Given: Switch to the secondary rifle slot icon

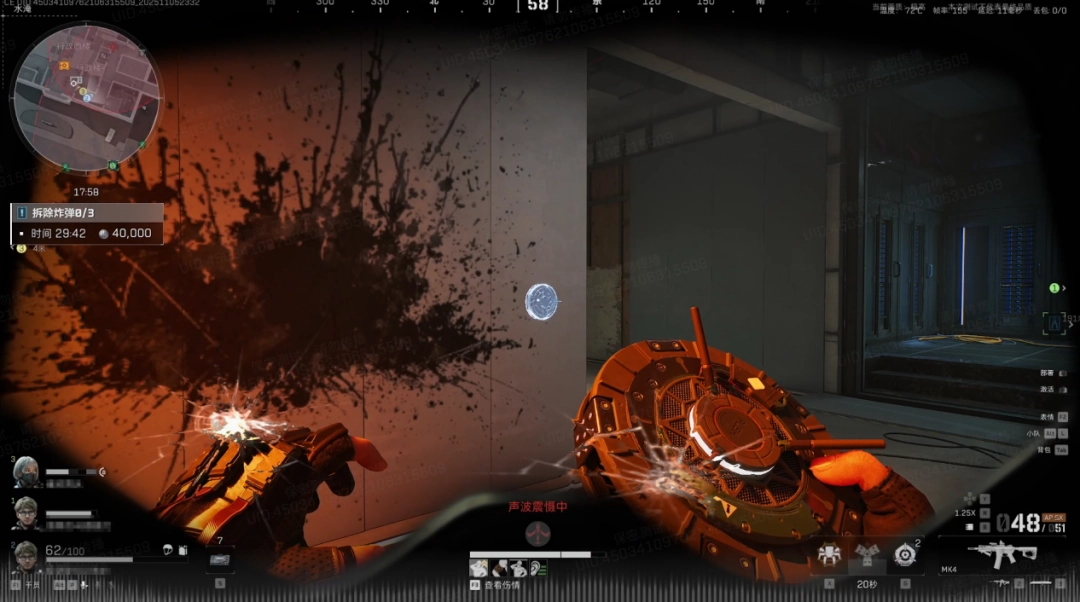Looking at the screenshot, I should pyautogui.click(x=998, y=582).
